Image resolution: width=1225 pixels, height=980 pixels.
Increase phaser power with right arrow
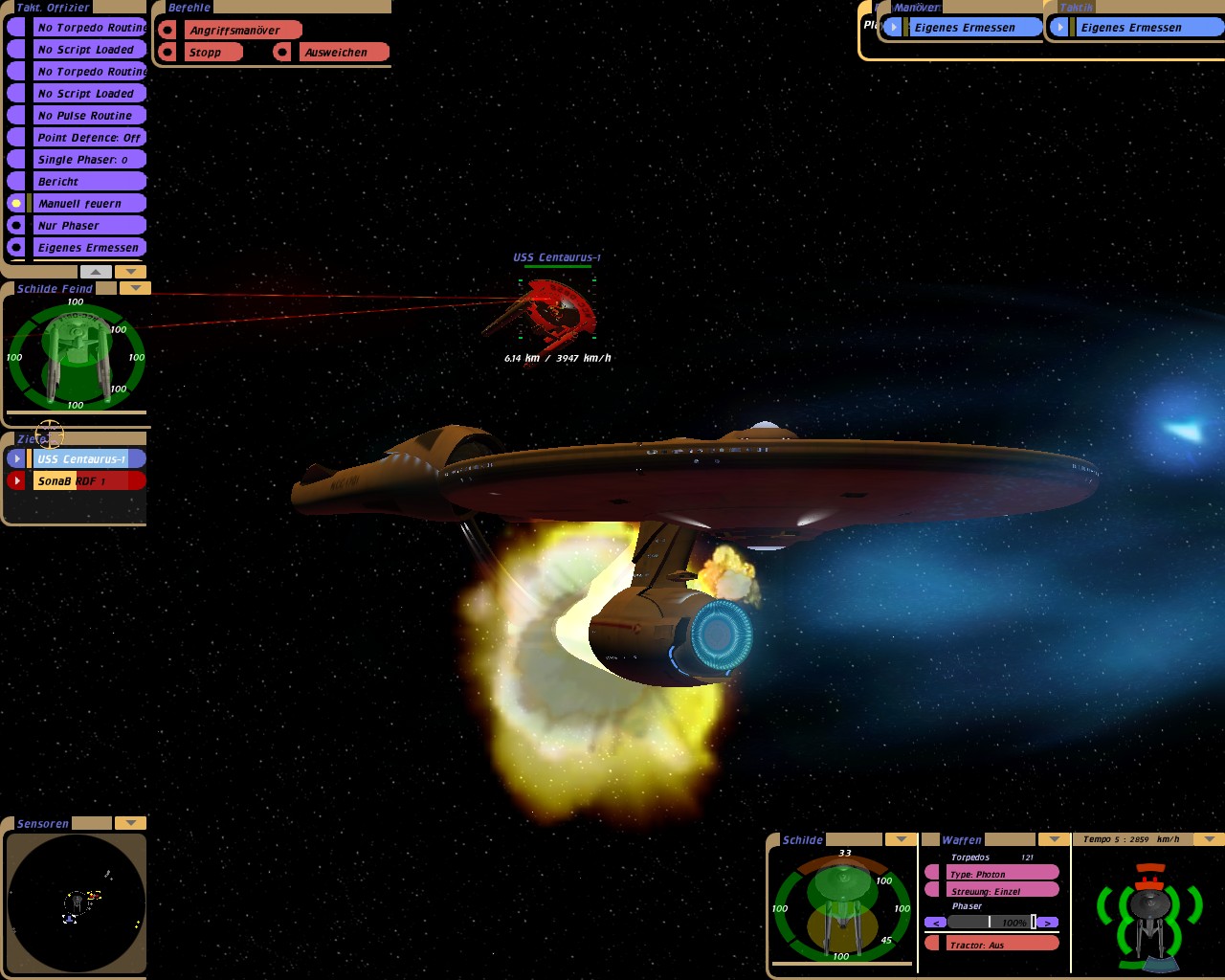point(1048,923)
